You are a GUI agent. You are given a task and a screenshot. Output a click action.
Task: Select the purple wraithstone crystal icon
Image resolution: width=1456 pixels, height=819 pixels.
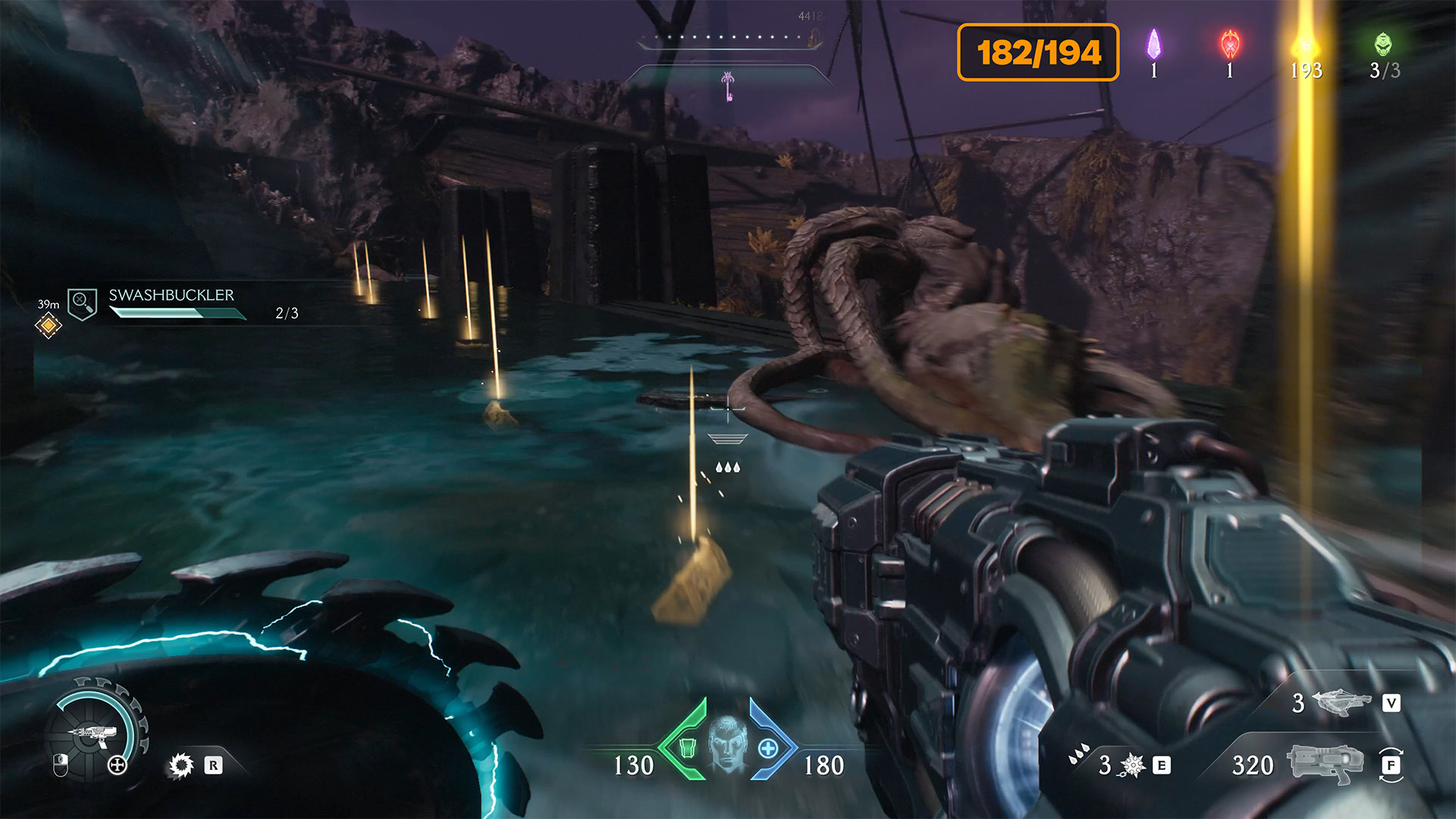pos(1153,45)
